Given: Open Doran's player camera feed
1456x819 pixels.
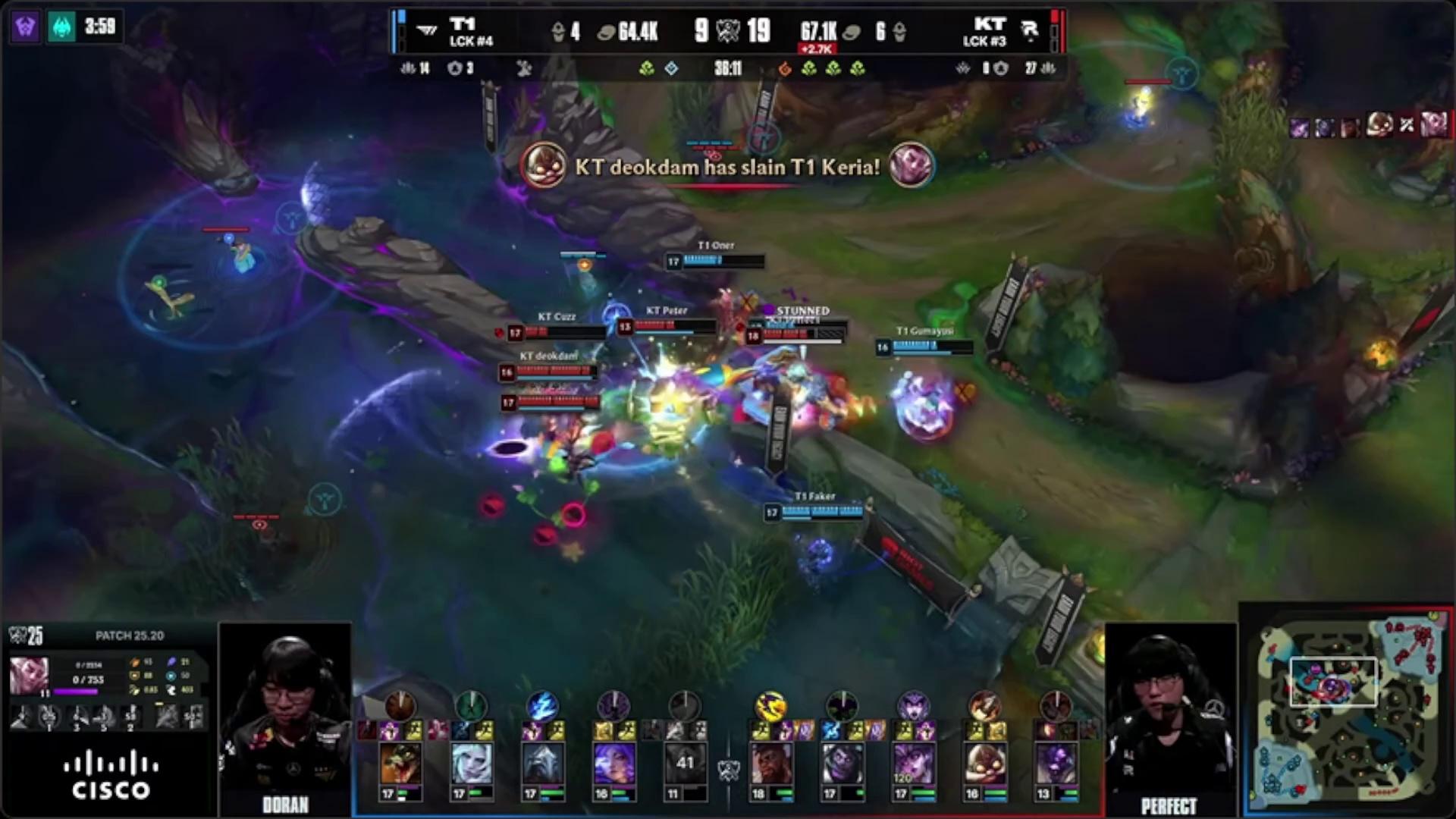Looking at the screenshot, I should [285, 713].
